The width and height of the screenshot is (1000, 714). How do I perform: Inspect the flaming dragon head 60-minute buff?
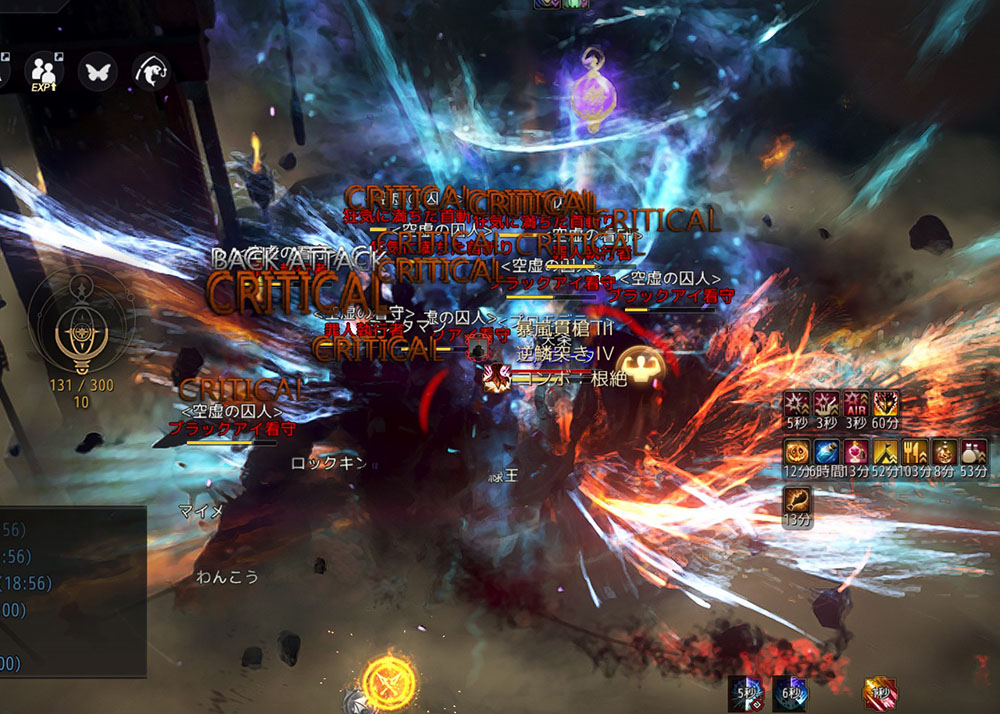point(886,405)
